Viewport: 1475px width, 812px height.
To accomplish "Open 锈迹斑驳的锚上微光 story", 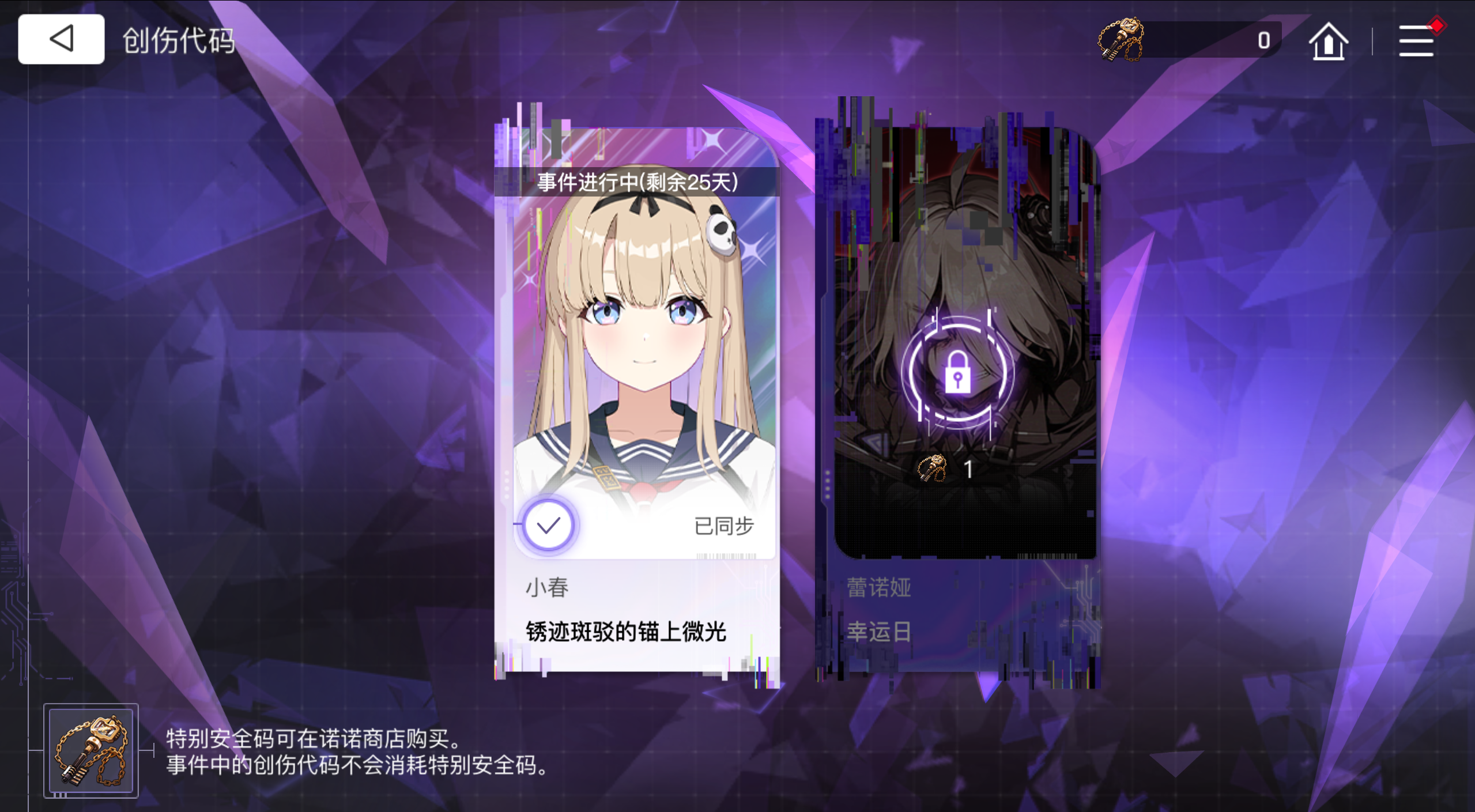I will 624,631.
